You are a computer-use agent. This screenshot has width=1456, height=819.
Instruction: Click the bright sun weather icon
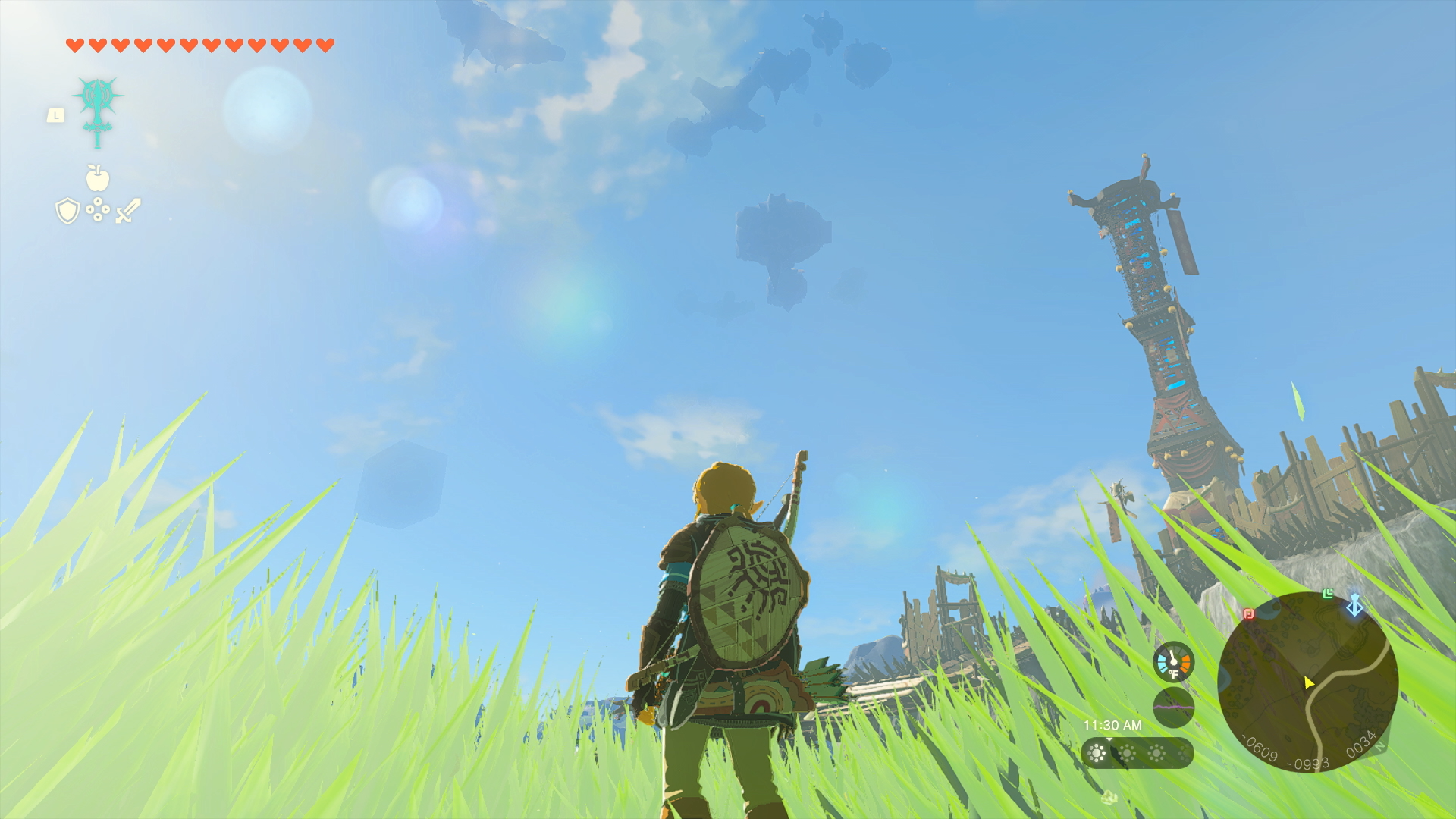pyautogui.click(x=1097, y=752)
